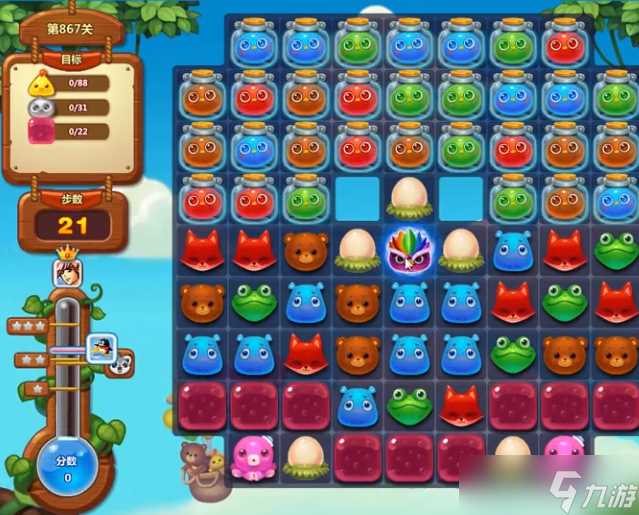Image resolution: width=639 pixels, height=515 pixels.
Task: Select the pink octopus beside the bear
Action: [254, 455]
